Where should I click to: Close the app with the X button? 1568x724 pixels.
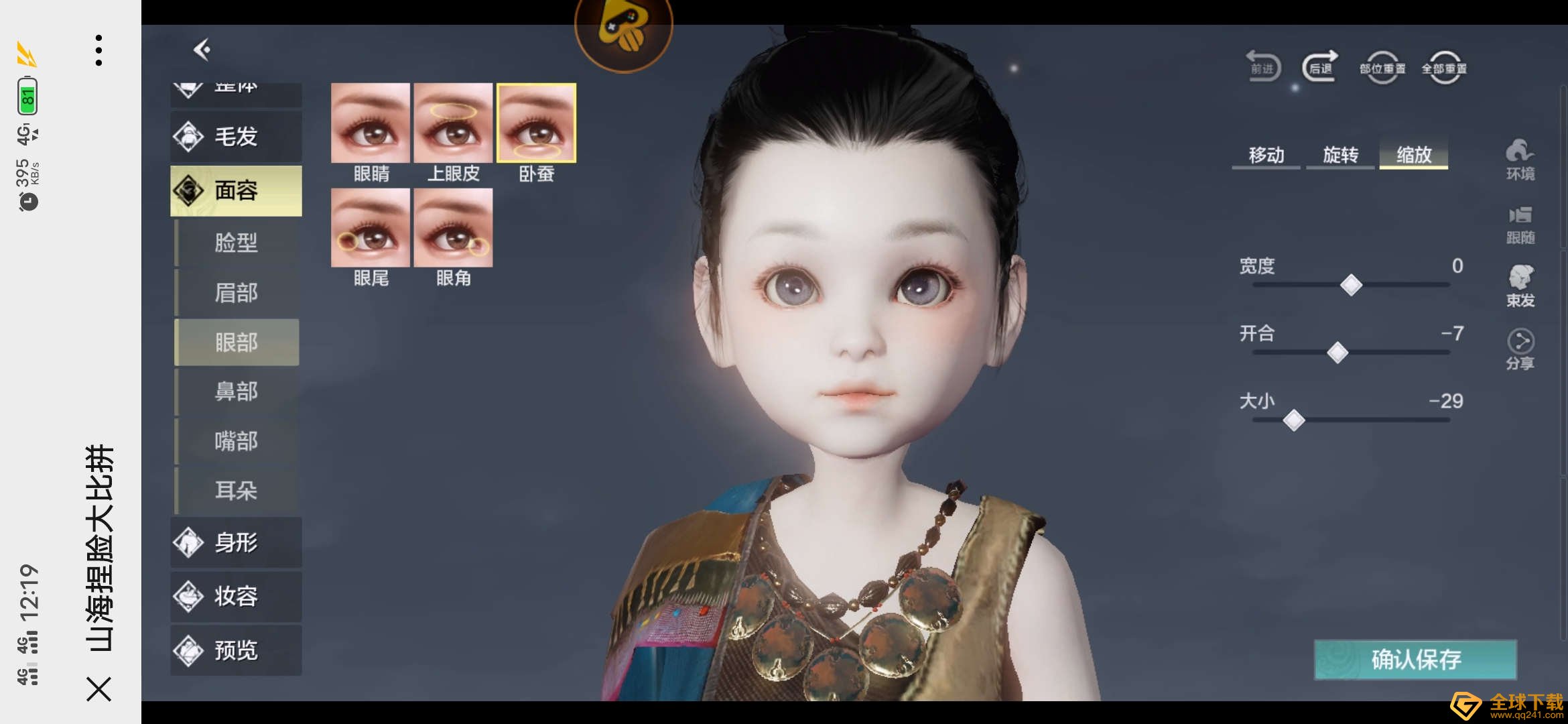tap(99, 689)
